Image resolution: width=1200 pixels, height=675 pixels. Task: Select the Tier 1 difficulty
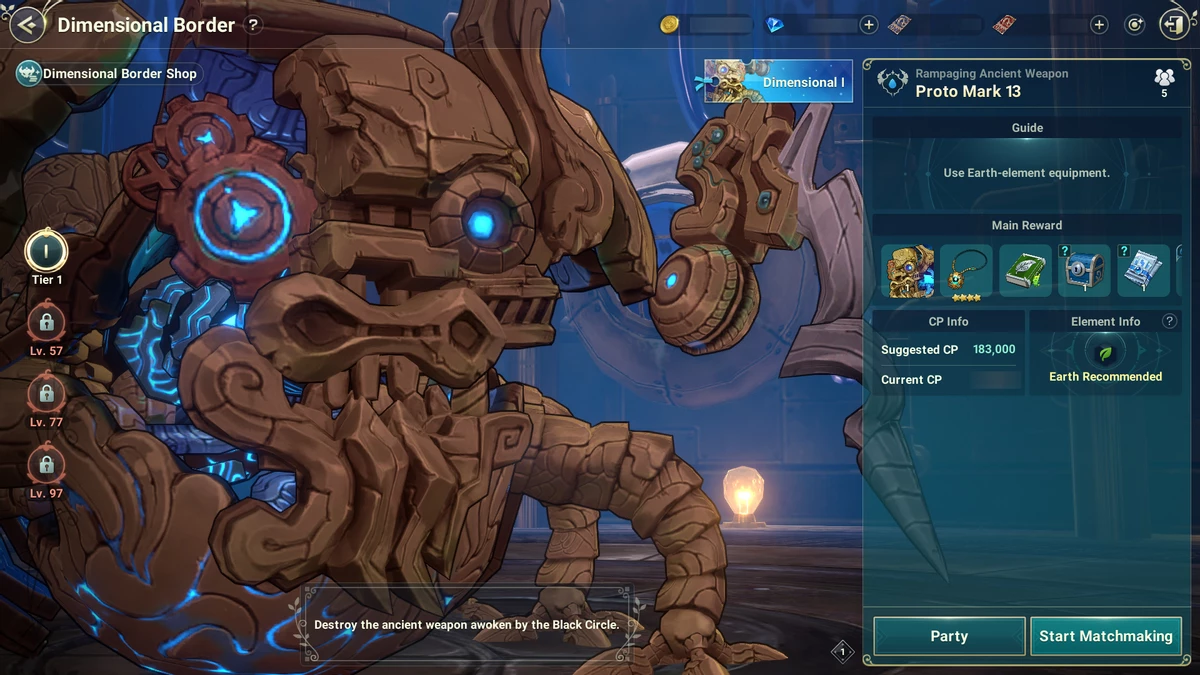coord(46,250)
